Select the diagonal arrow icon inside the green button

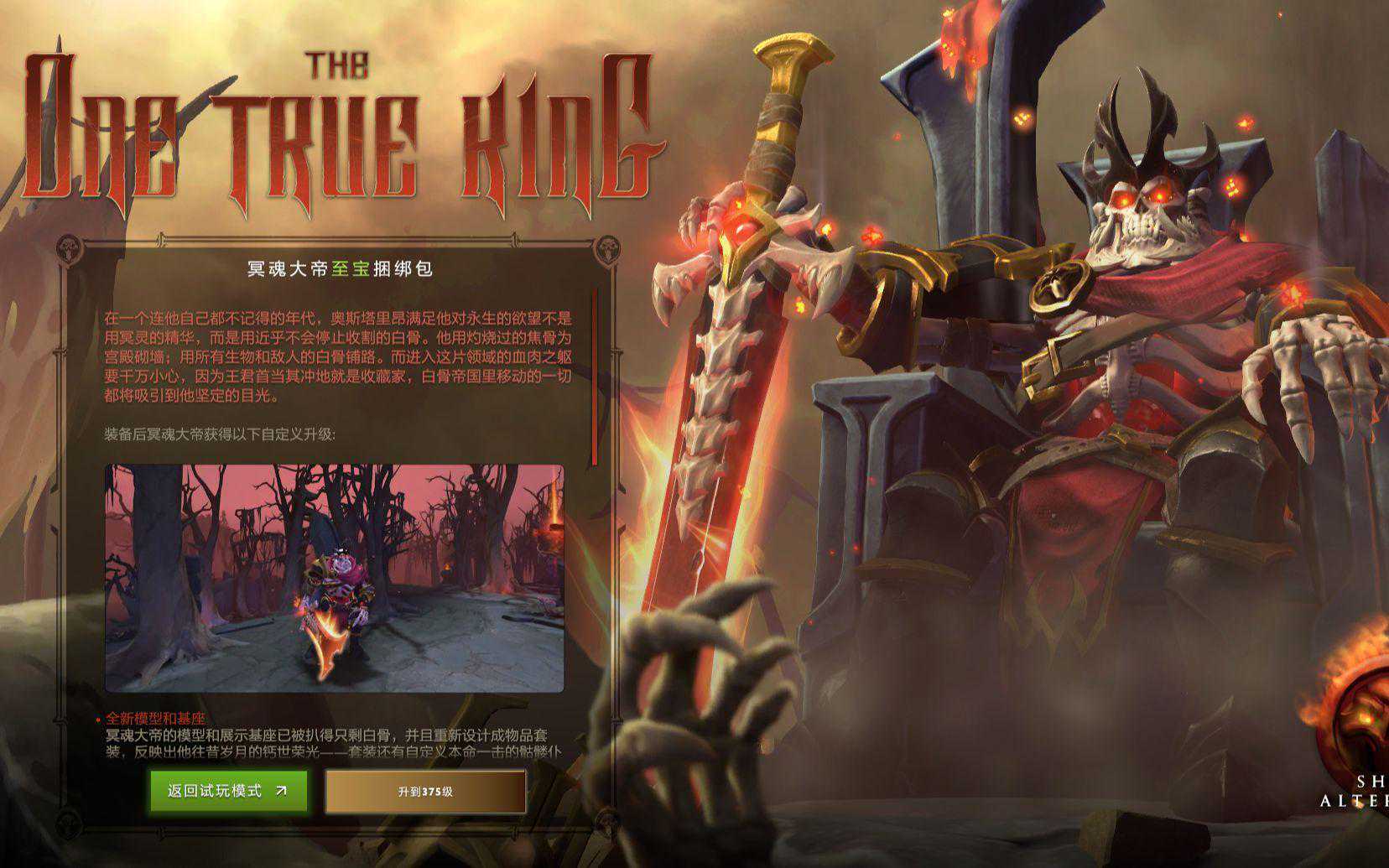pyautogui.click(x=283, y=791)
